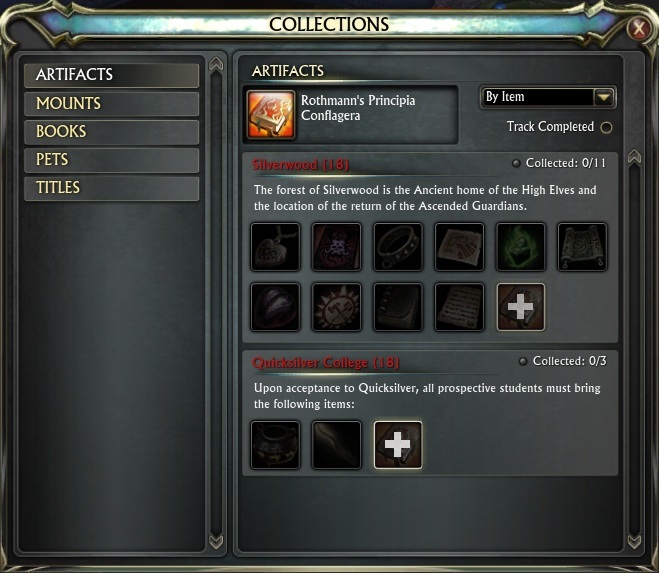Choose the sun emblem artifact
Image resolution: width=659 pixels, height=573 pixels.
pos(336,307)
